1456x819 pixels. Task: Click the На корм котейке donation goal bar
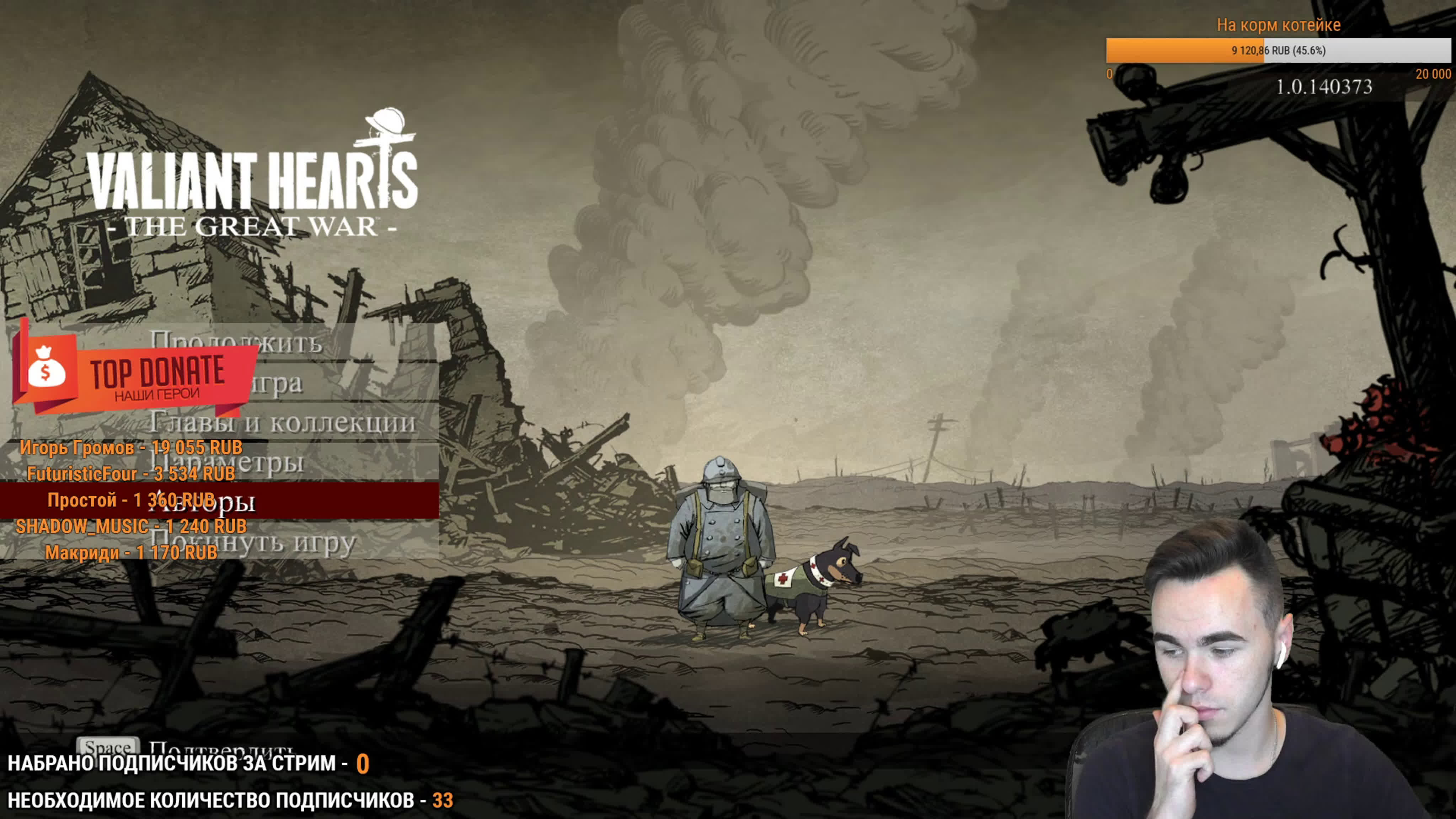coord(1278,50)
